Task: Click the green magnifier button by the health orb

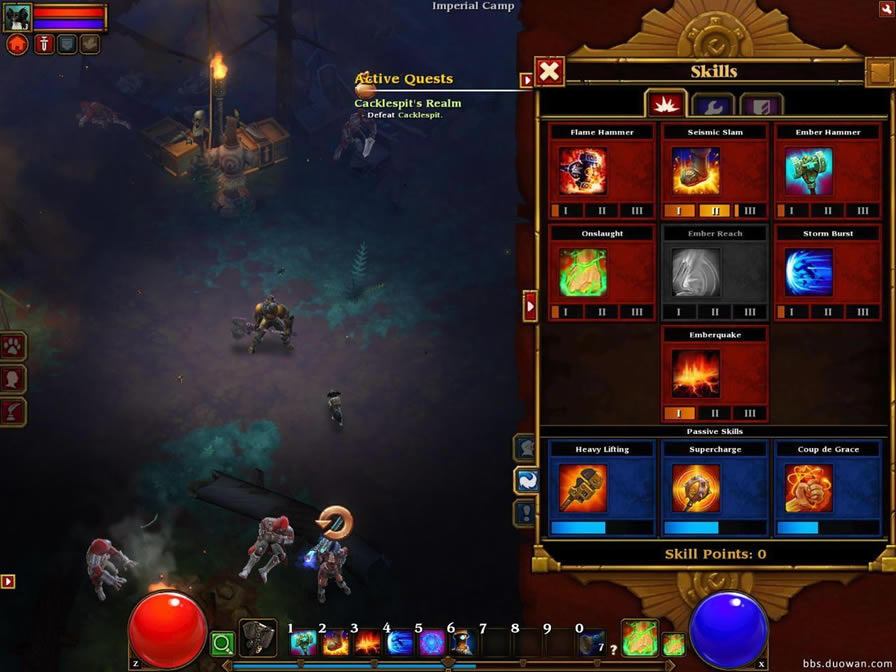Action: tap(222, 644)
